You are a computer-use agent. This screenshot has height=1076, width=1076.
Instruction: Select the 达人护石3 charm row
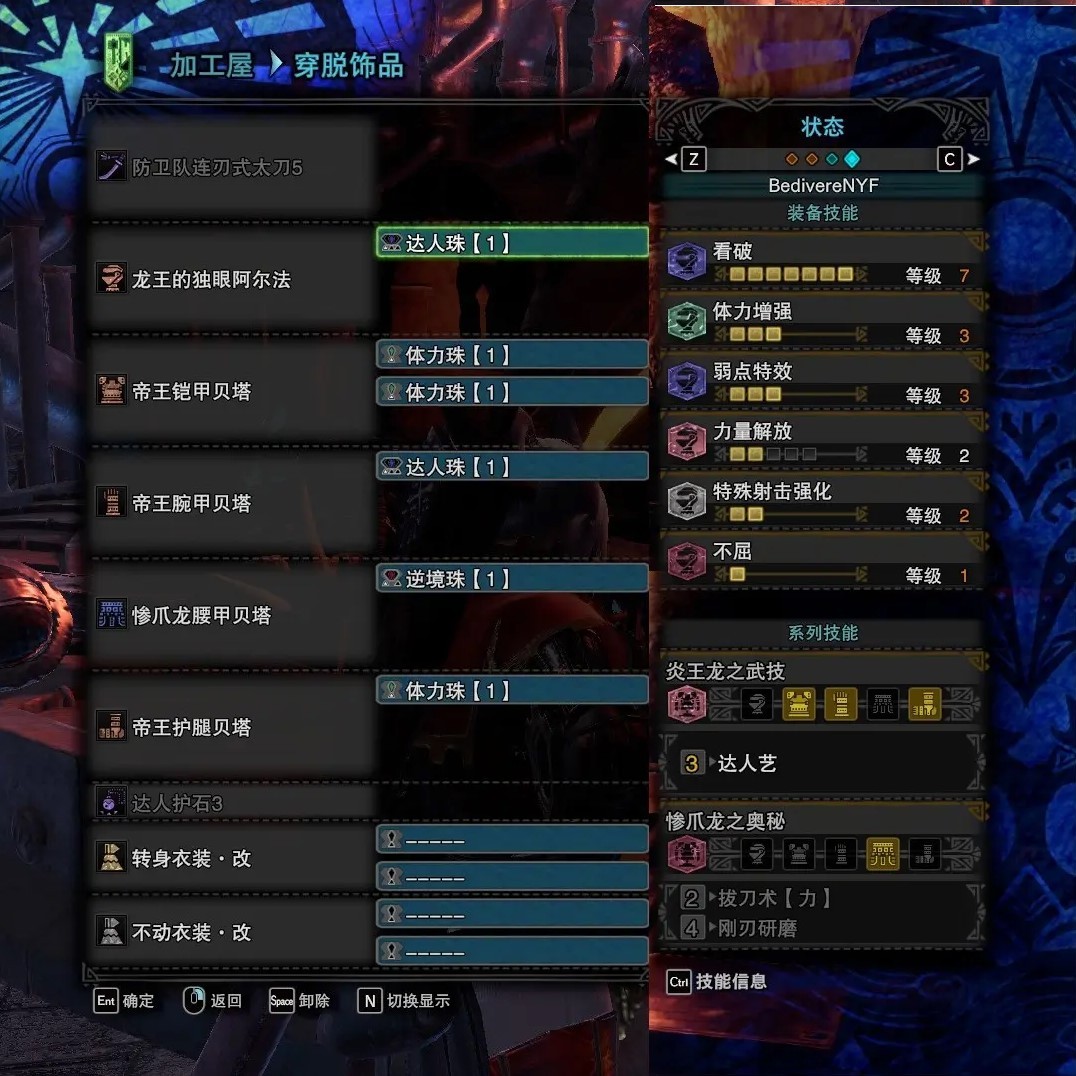tap(230, 803)
